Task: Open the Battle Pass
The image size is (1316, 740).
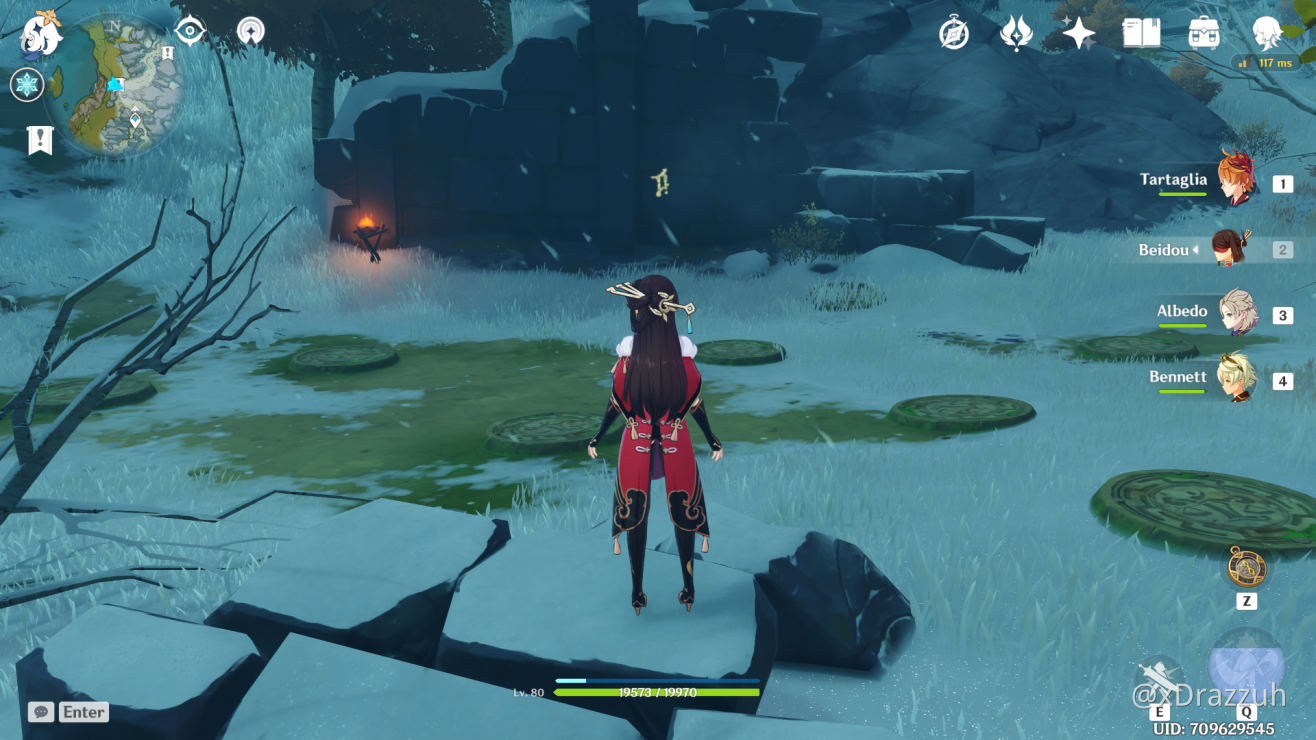Action: pos(1014,33)
